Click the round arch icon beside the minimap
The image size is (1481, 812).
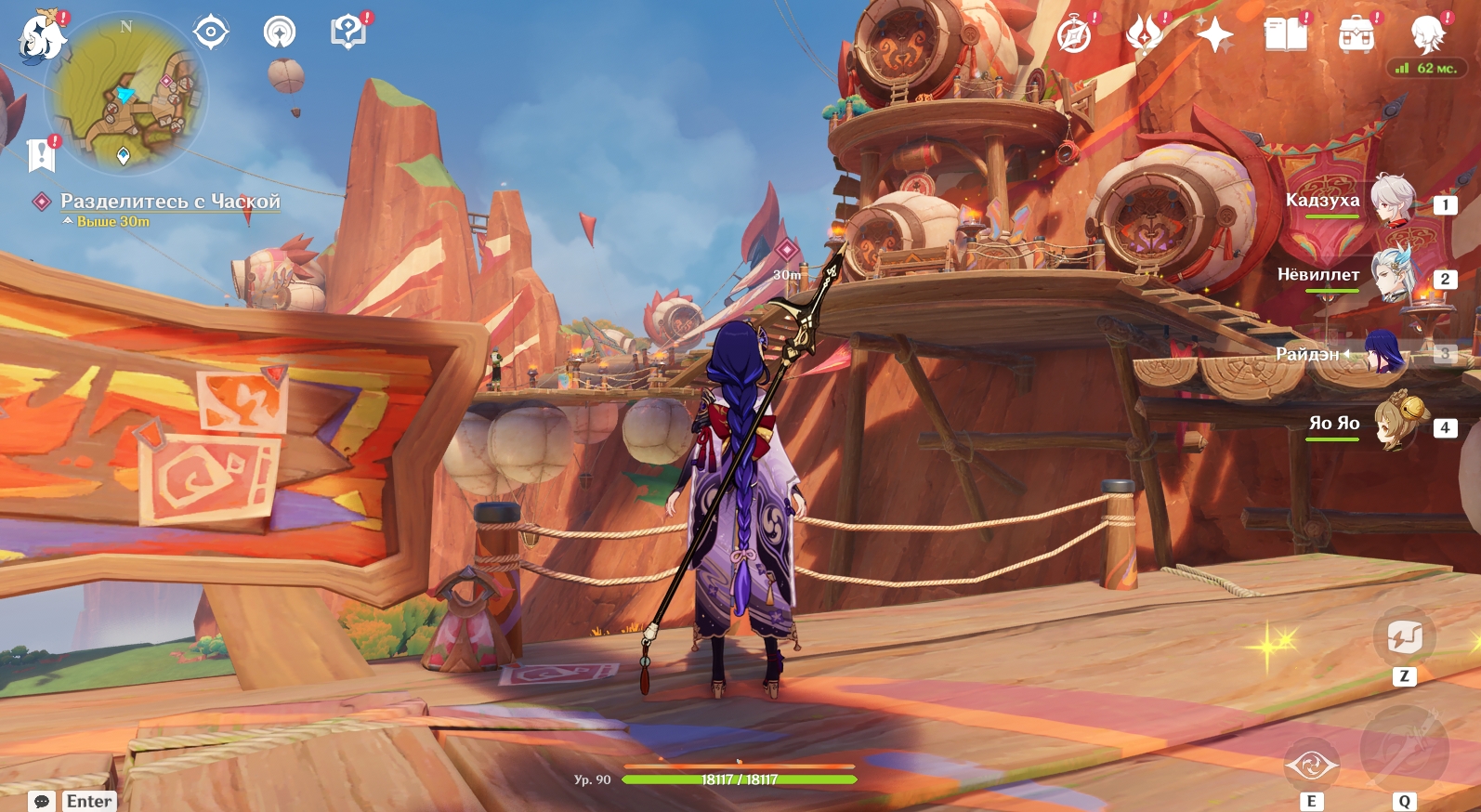pos(280,33)
